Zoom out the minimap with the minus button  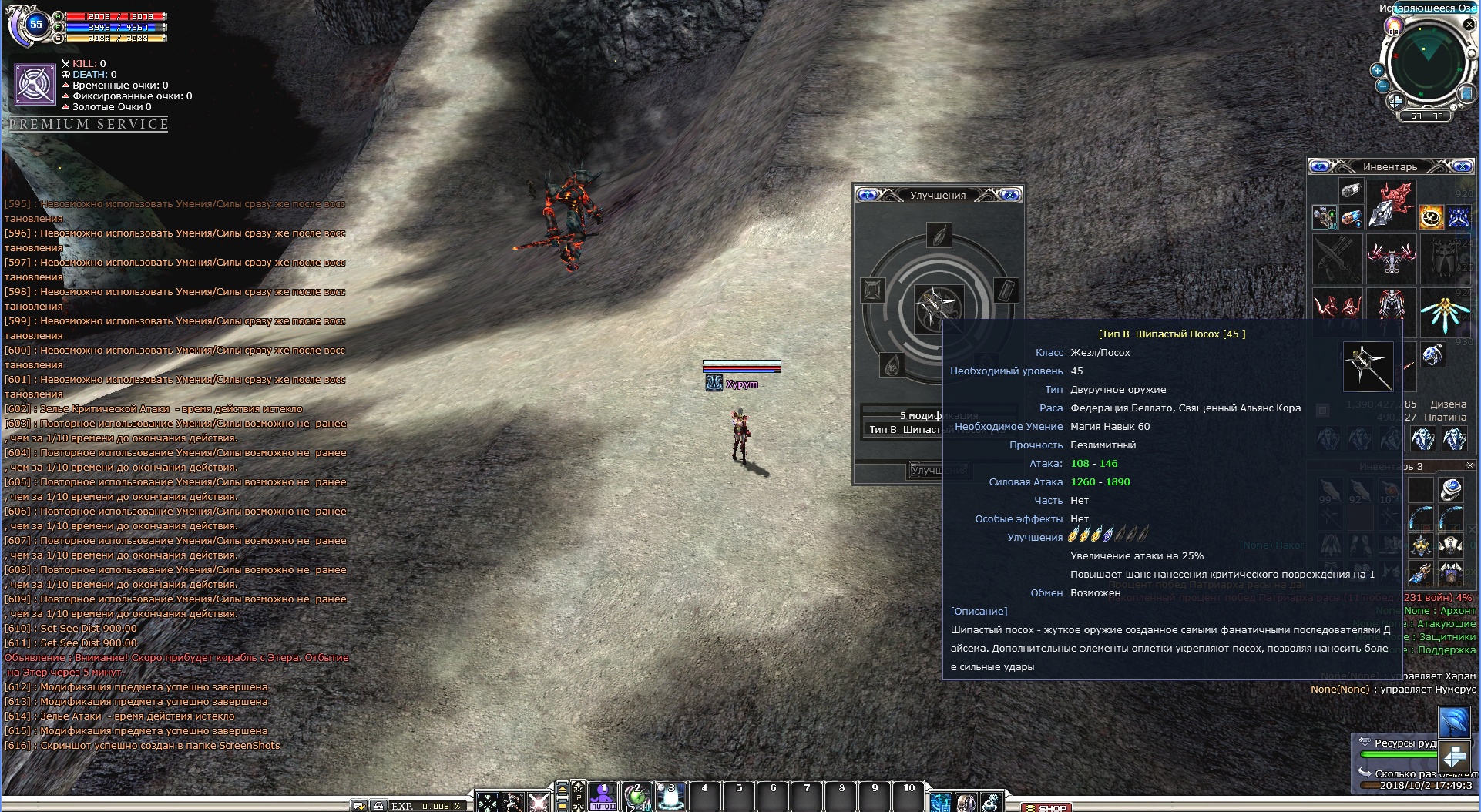point(1382,86)
